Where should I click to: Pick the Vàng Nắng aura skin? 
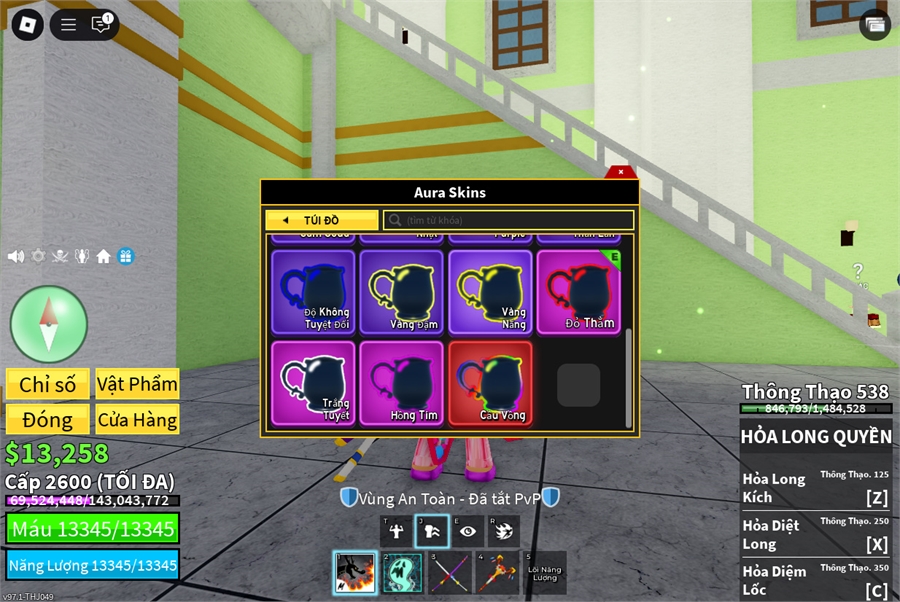click(x=490, y=291)
